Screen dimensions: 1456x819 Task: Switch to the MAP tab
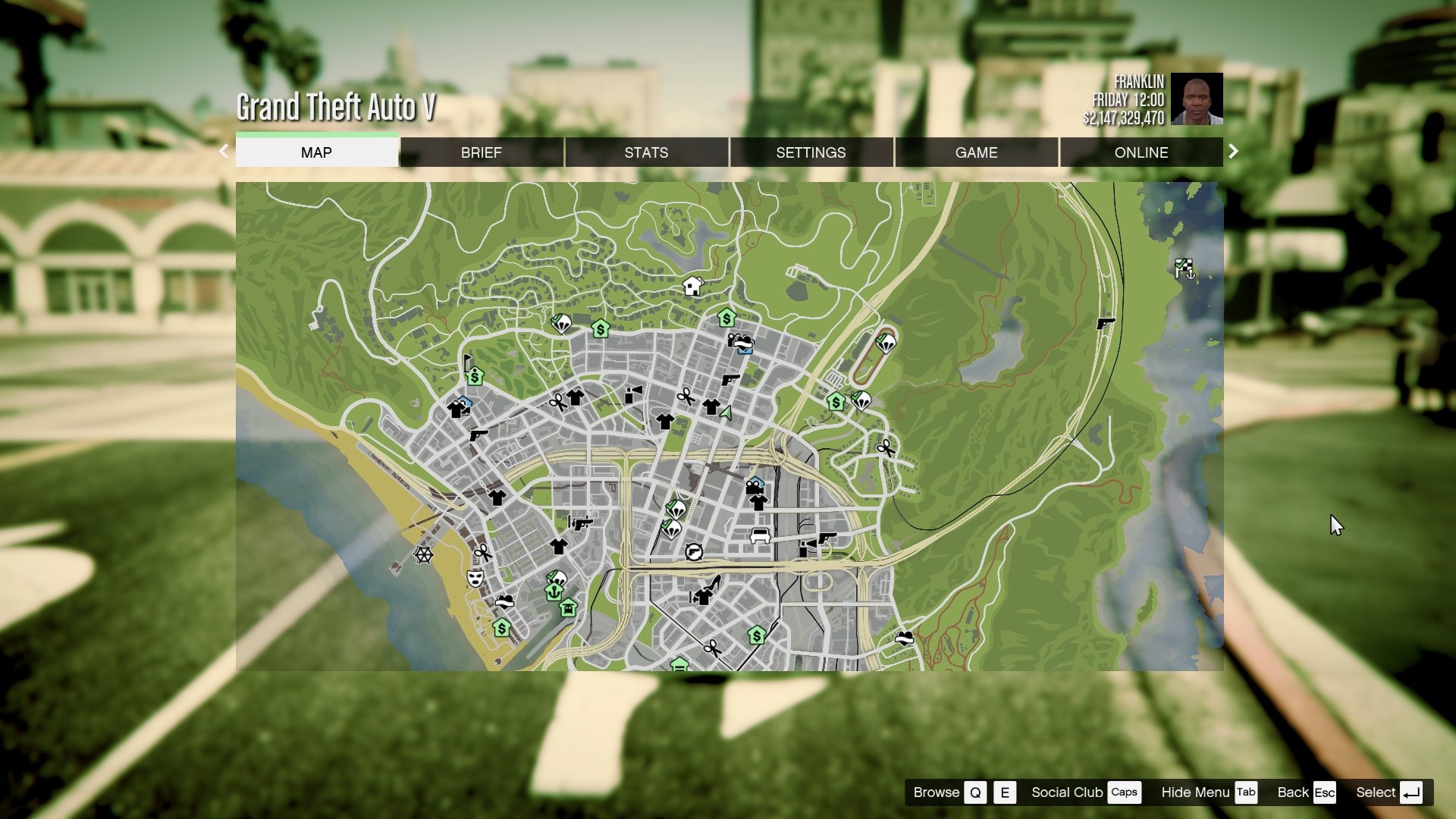coord(316,152)
